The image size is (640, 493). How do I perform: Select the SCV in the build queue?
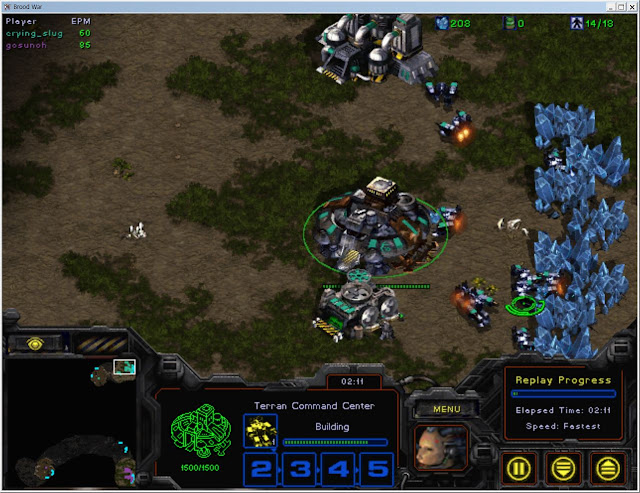260,432
